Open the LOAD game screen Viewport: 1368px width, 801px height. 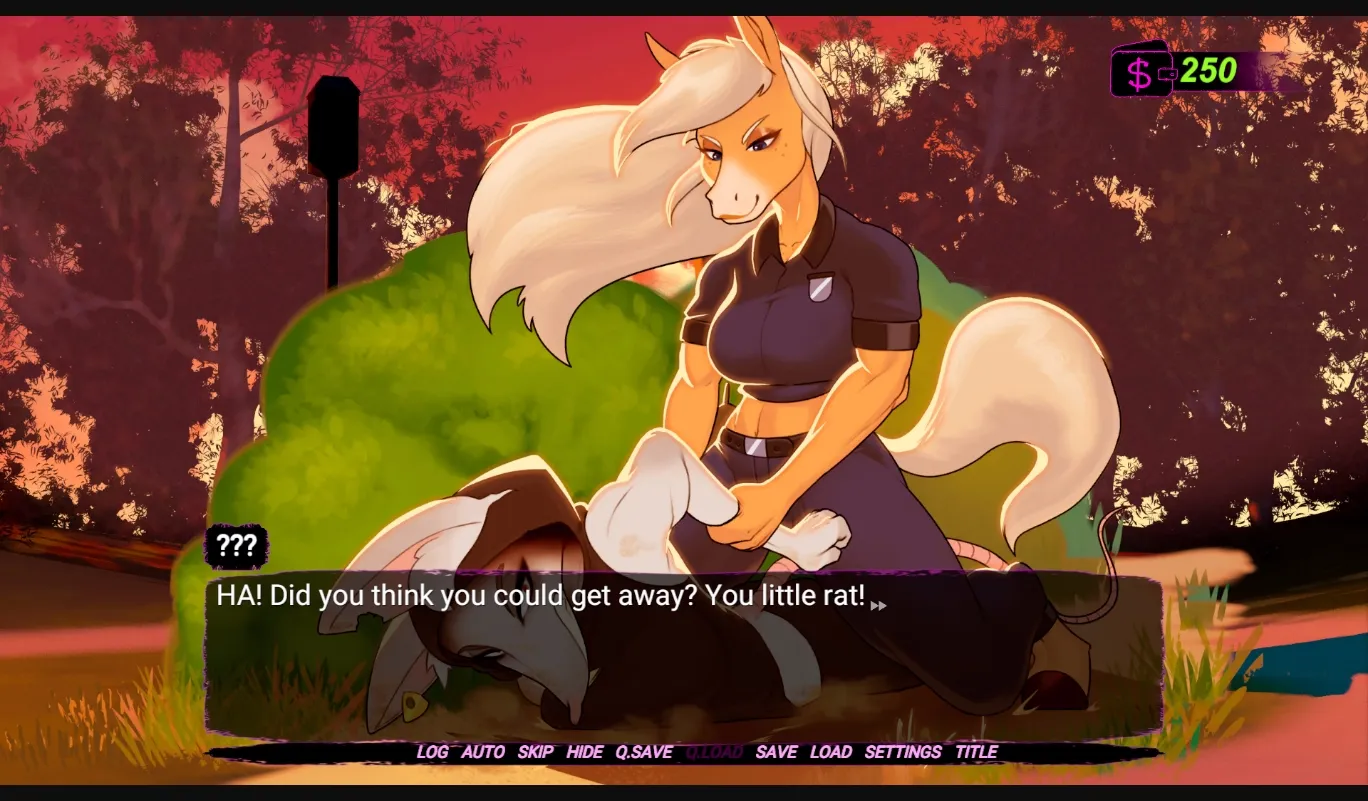(x=831, y=752)
